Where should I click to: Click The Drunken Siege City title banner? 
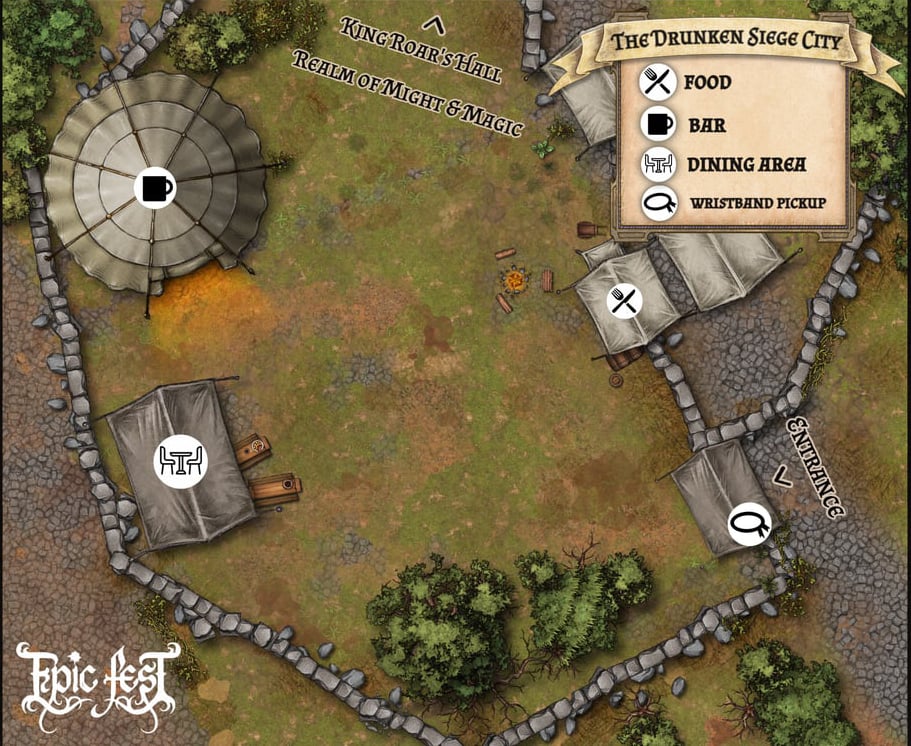(725, 42)
